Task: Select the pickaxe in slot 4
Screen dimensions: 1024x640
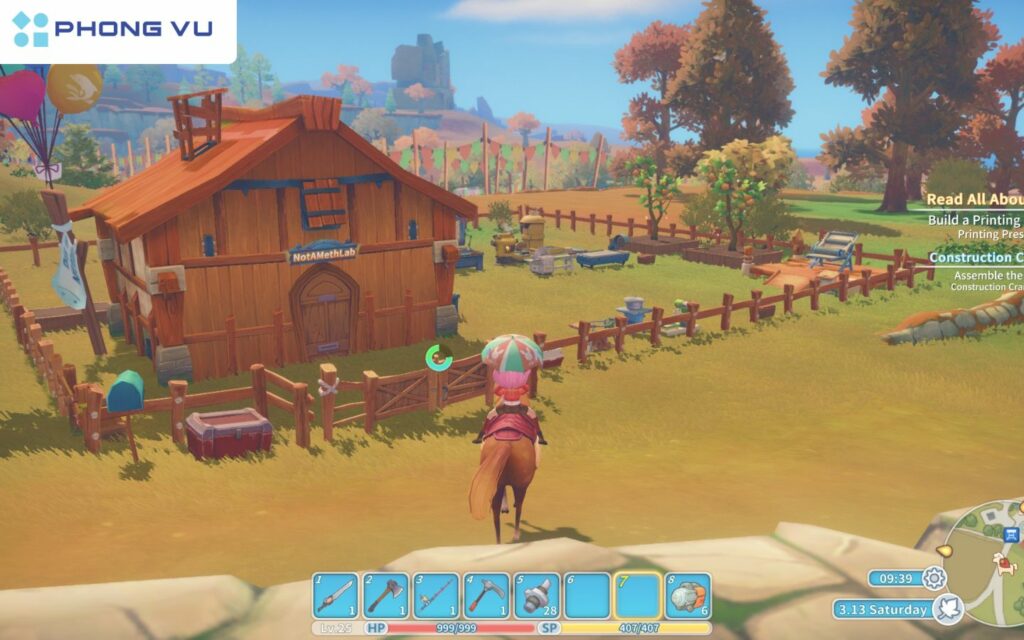Action: tap(486, 596)
